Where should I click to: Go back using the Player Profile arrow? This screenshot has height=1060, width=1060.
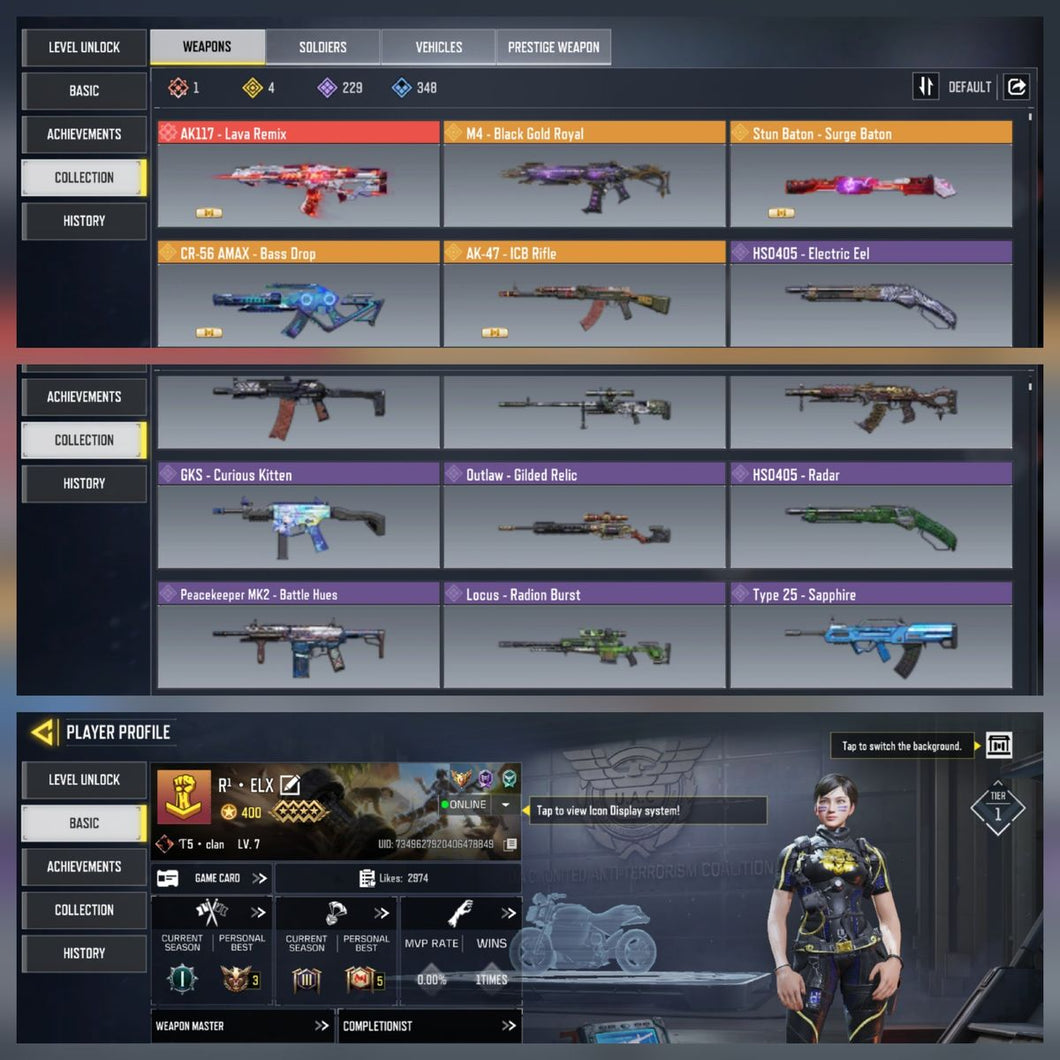[x=43, y=732]
